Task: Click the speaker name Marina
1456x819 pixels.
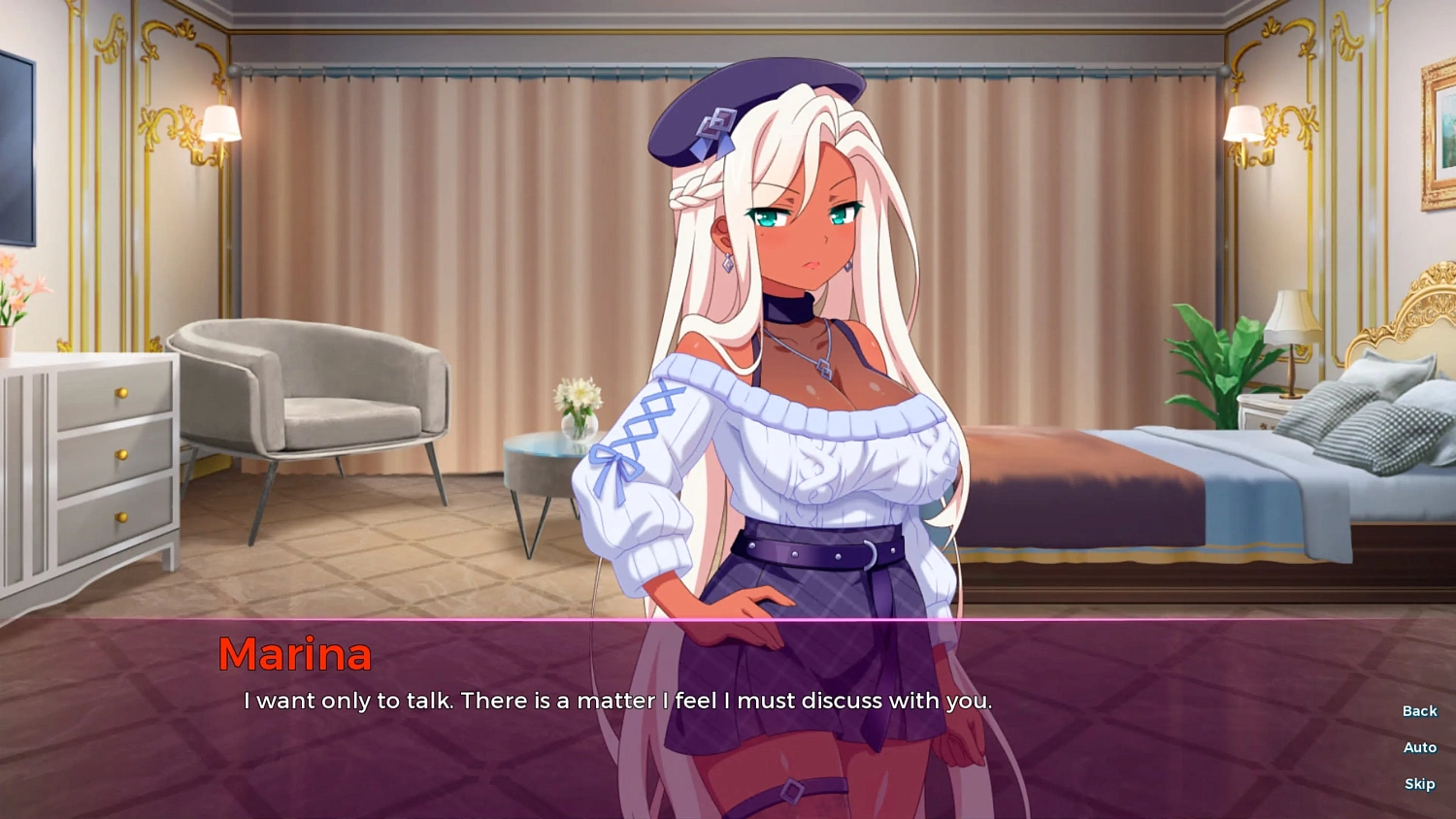Action: 294,655
